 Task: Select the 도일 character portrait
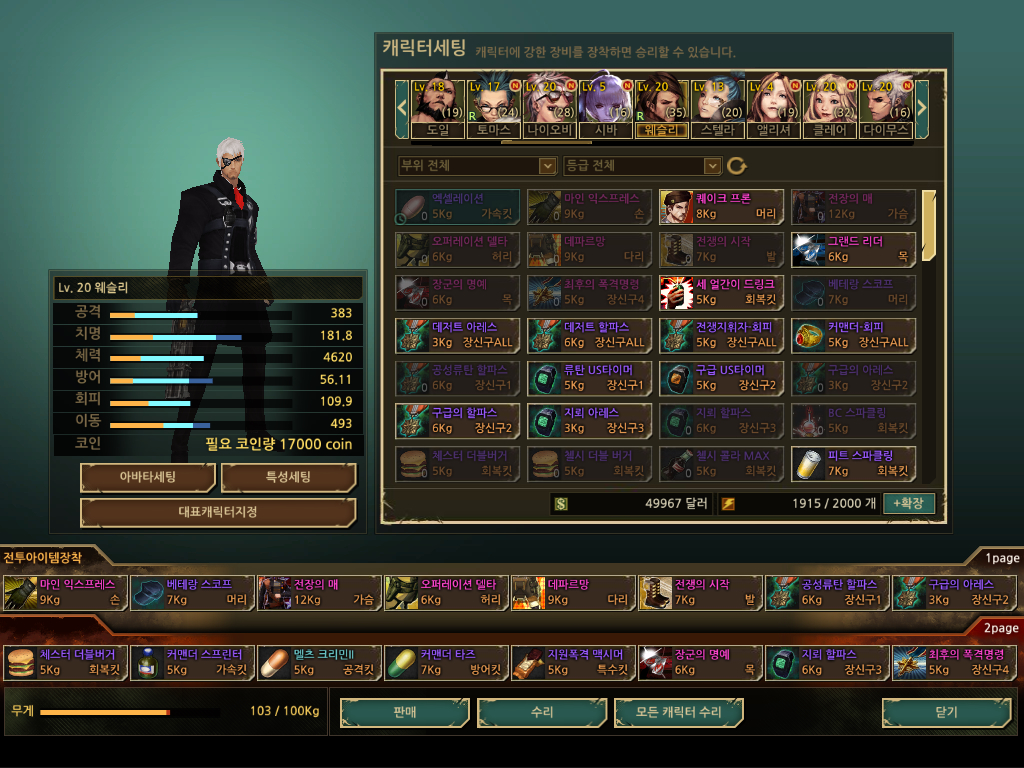click(x=437, y=105)
